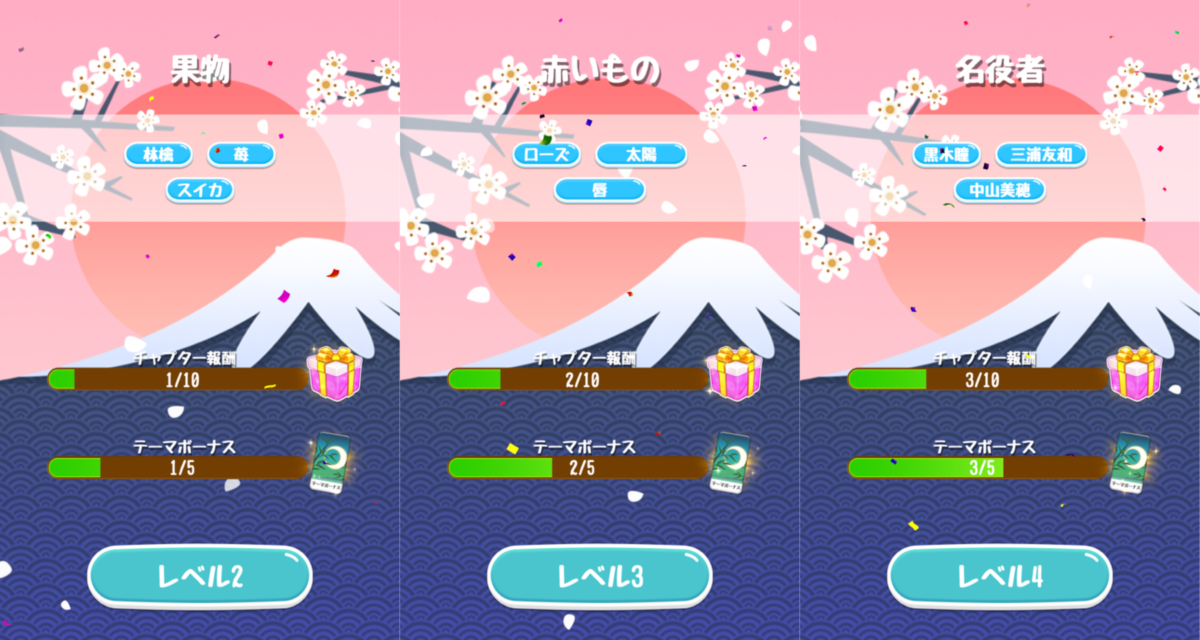
Task: Click the 唇 word pill
Action: 600,189
